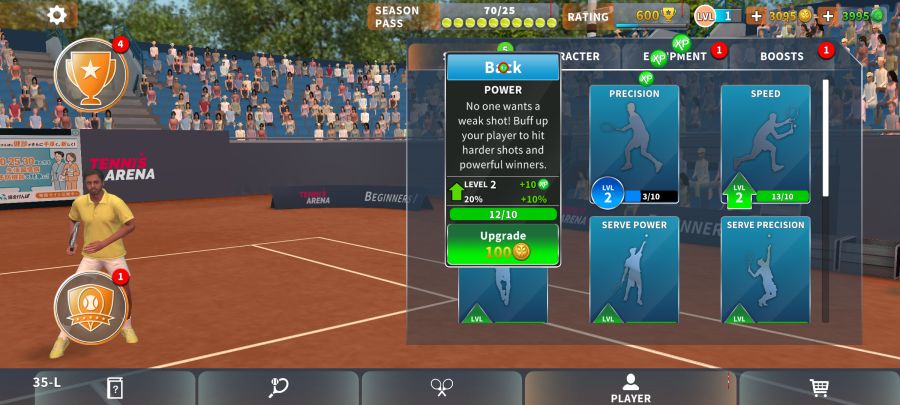This screenshot has height=405, width=900.
Task: Add more green gems with the plus button
Action: [x=828, y=16]
